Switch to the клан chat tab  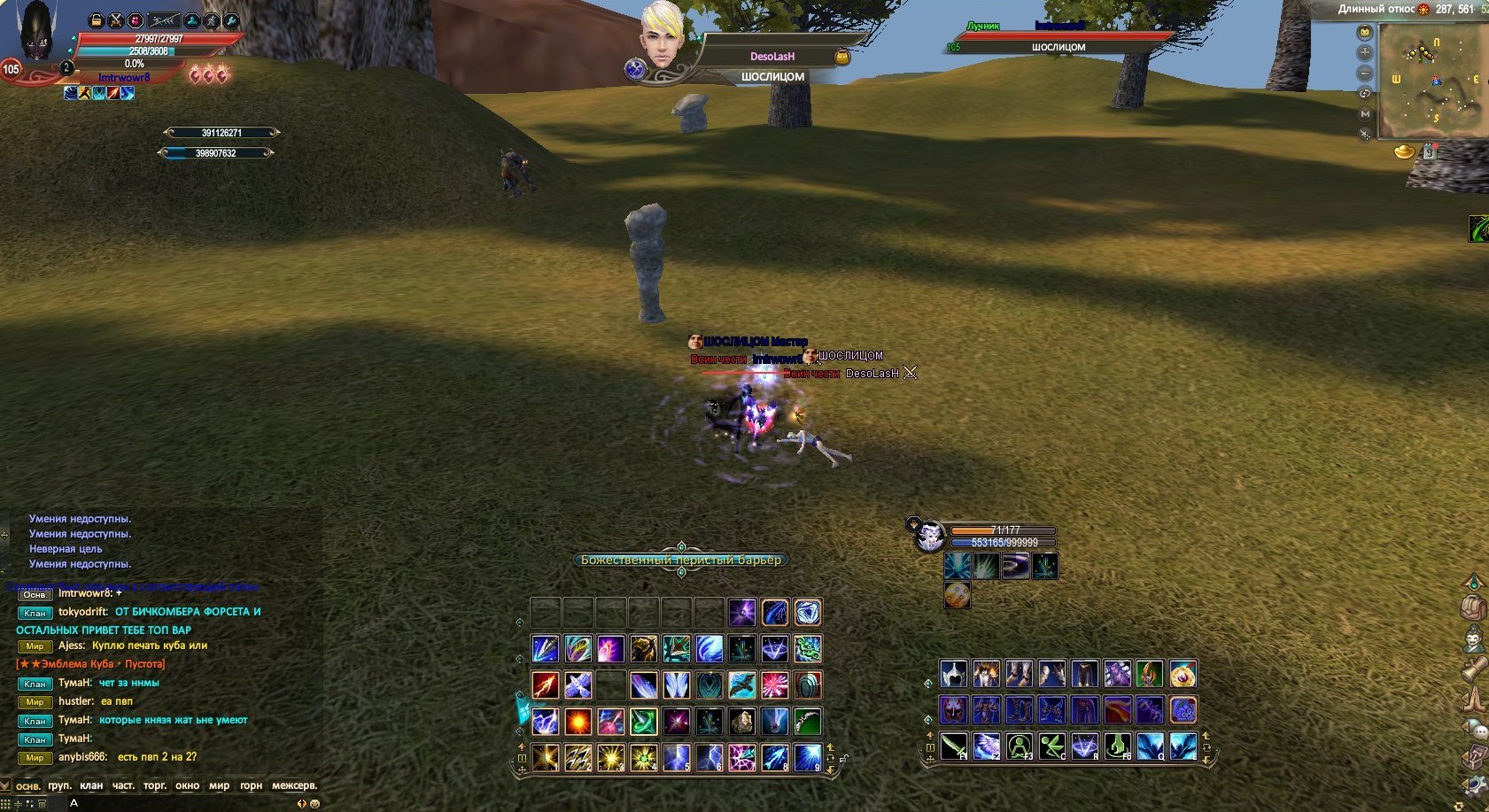tap(91, 785)
